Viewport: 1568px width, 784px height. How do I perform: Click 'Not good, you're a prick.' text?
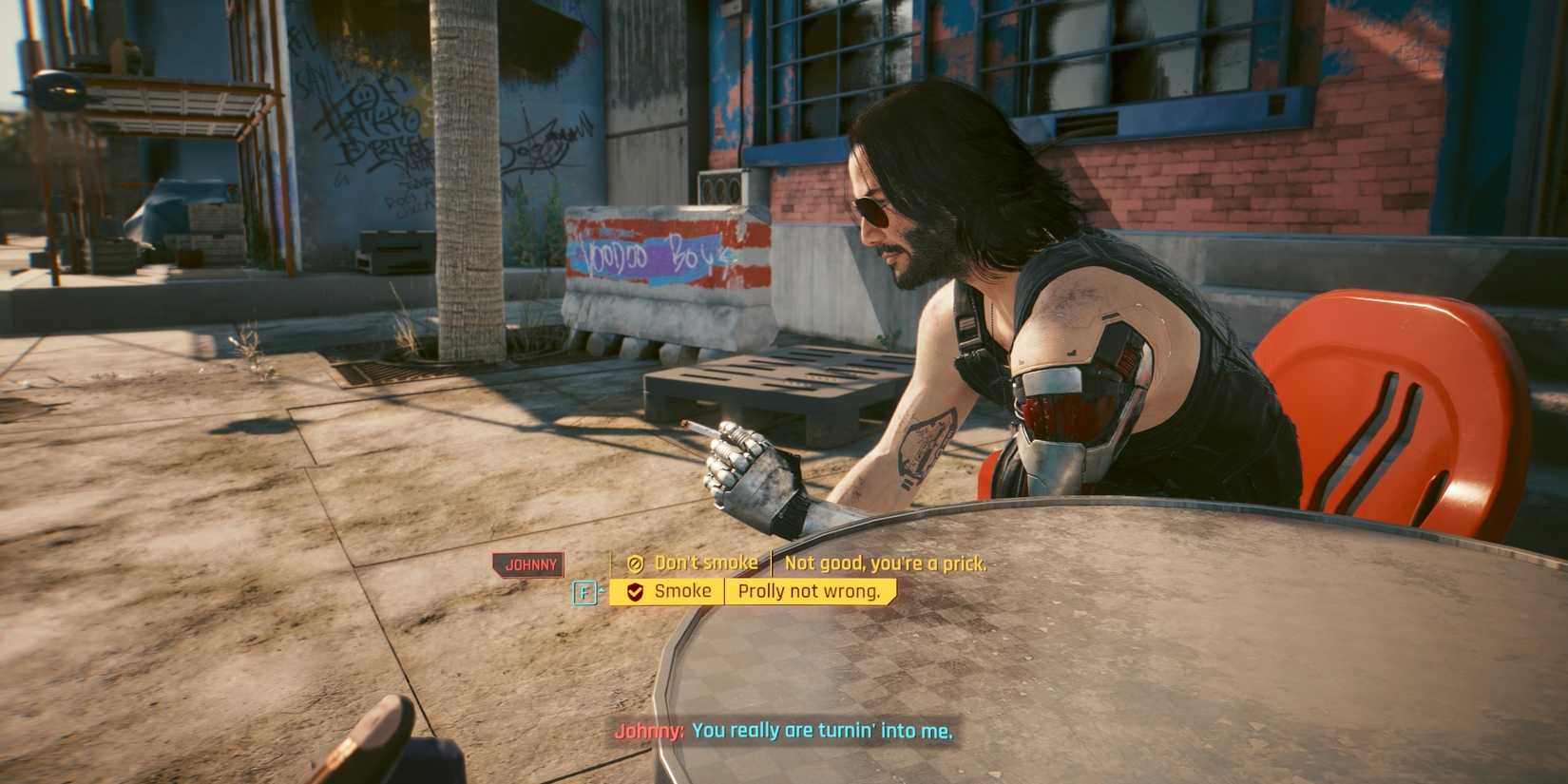(x=884, y=564)
